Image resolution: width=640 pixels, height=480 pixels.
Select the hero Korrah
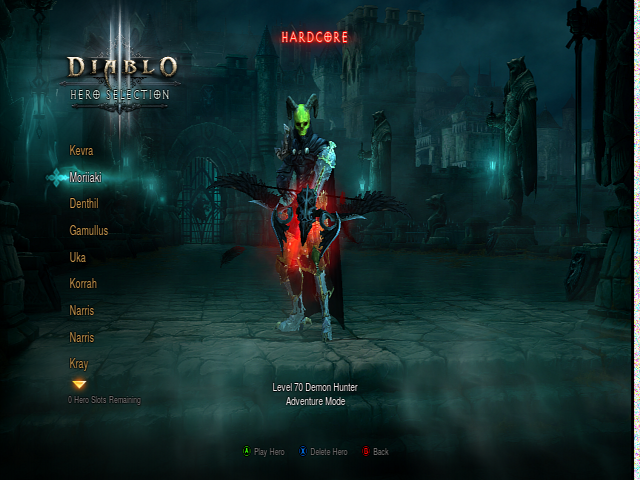tap(83, 284)
